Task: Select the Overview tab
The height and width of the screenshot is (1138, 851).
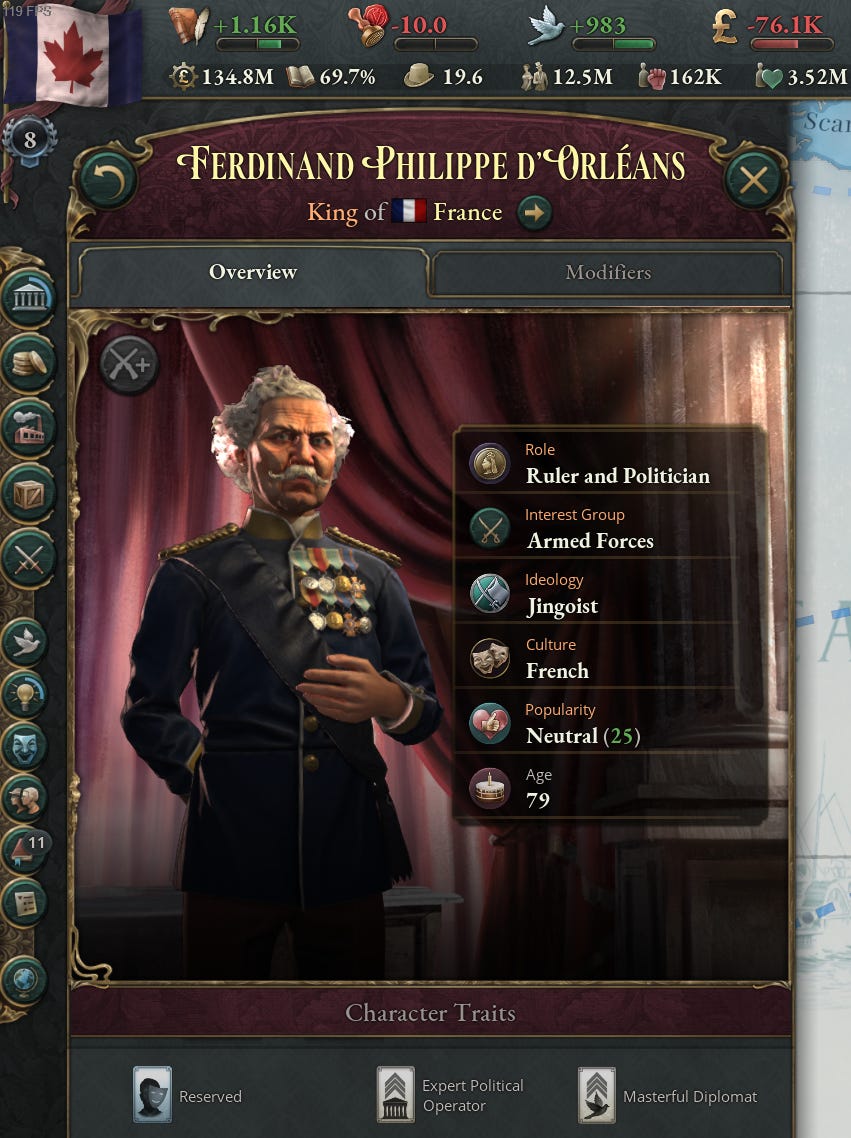Action: pos(252,272)
